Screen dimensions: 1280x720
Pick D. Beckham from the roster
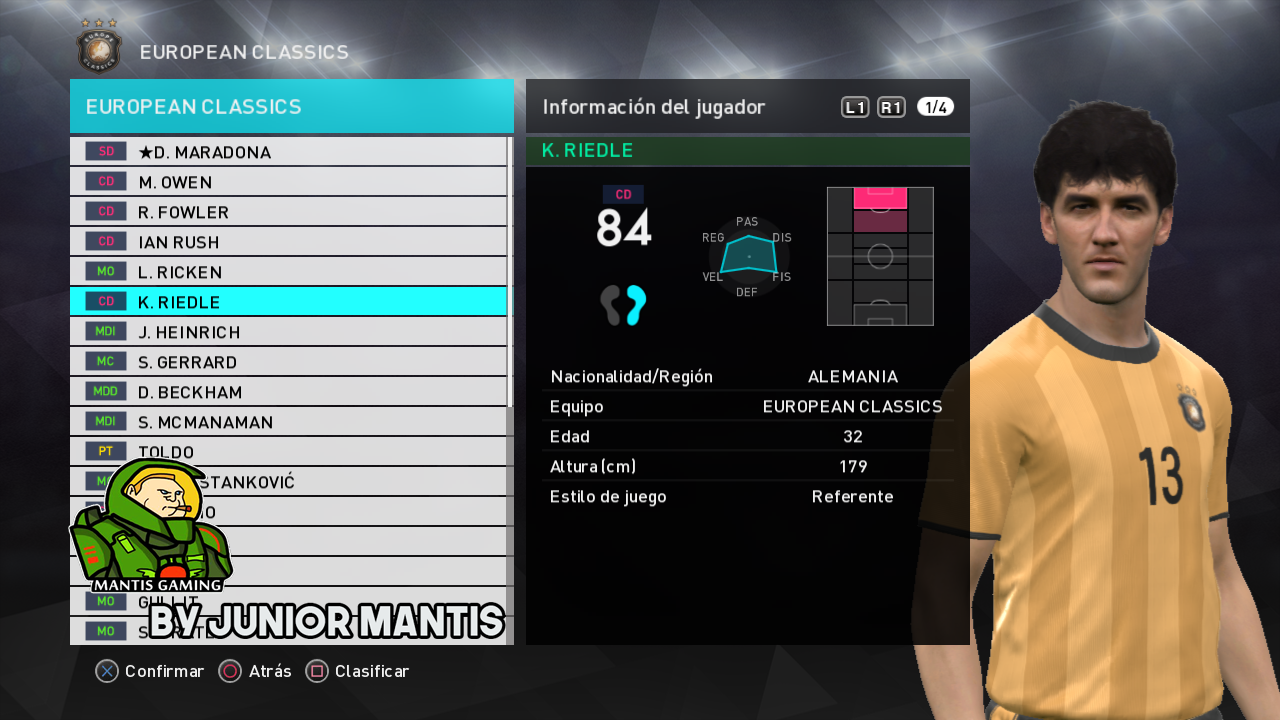[288, 392]
